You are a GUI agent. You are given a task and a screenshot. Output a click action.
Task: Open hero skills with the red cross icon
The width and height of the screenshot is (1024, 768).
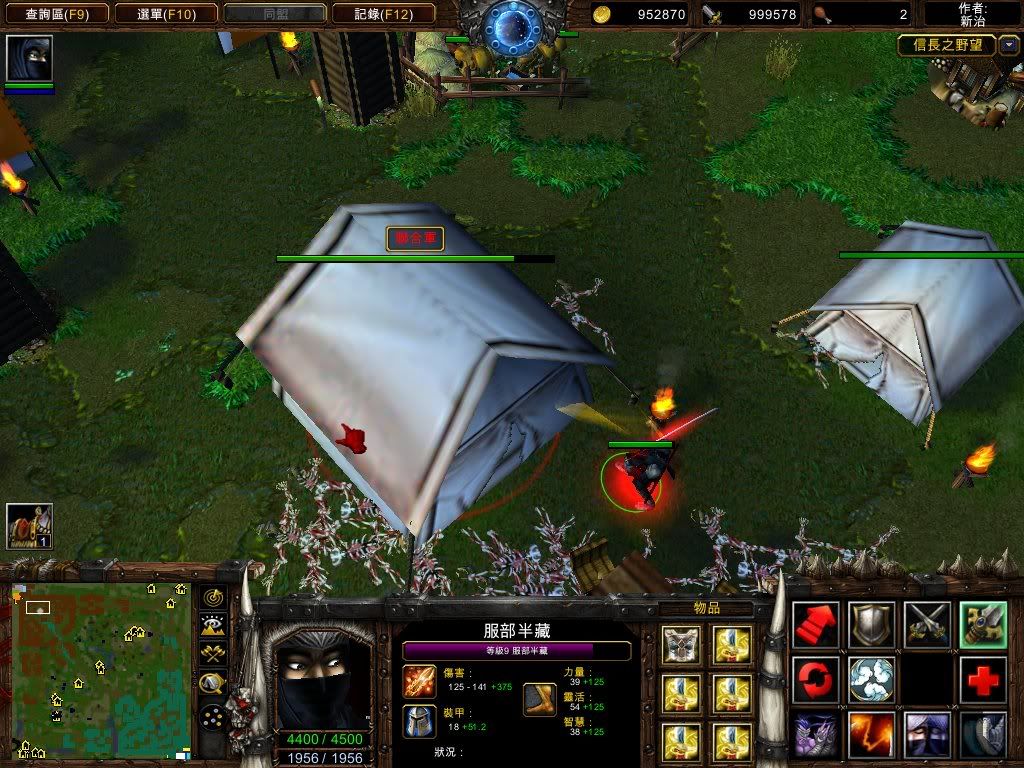[x=983, y=681]
